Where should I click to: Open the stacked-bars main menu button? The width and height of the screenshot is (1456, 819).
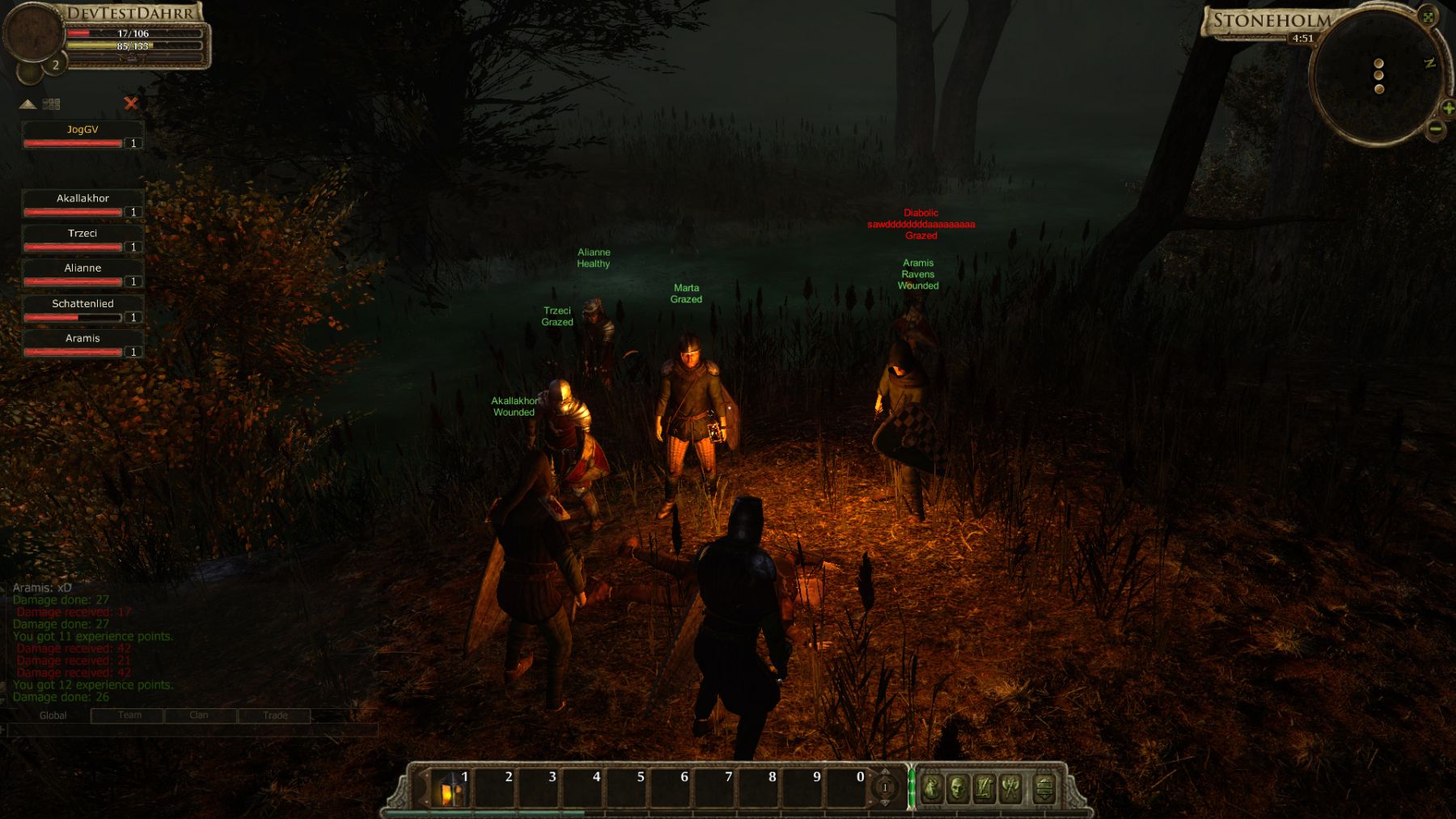[x=1044, y=788]
